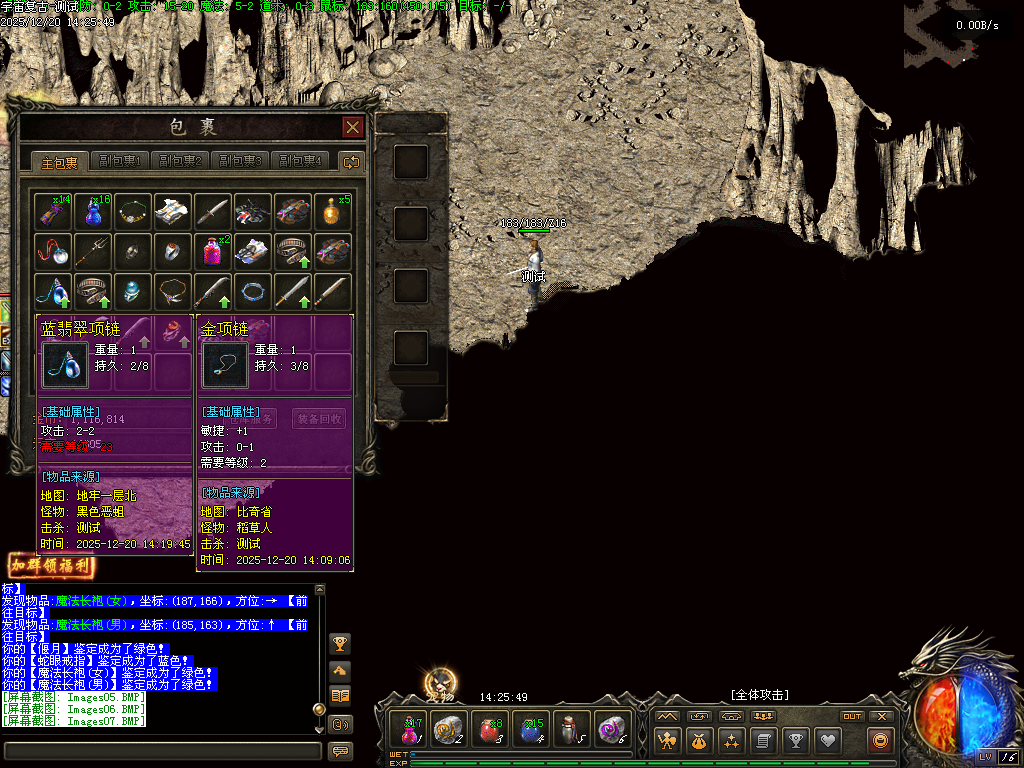Click the OUT button
This screenshot has width=1024, height=768.
click(852, 716)
